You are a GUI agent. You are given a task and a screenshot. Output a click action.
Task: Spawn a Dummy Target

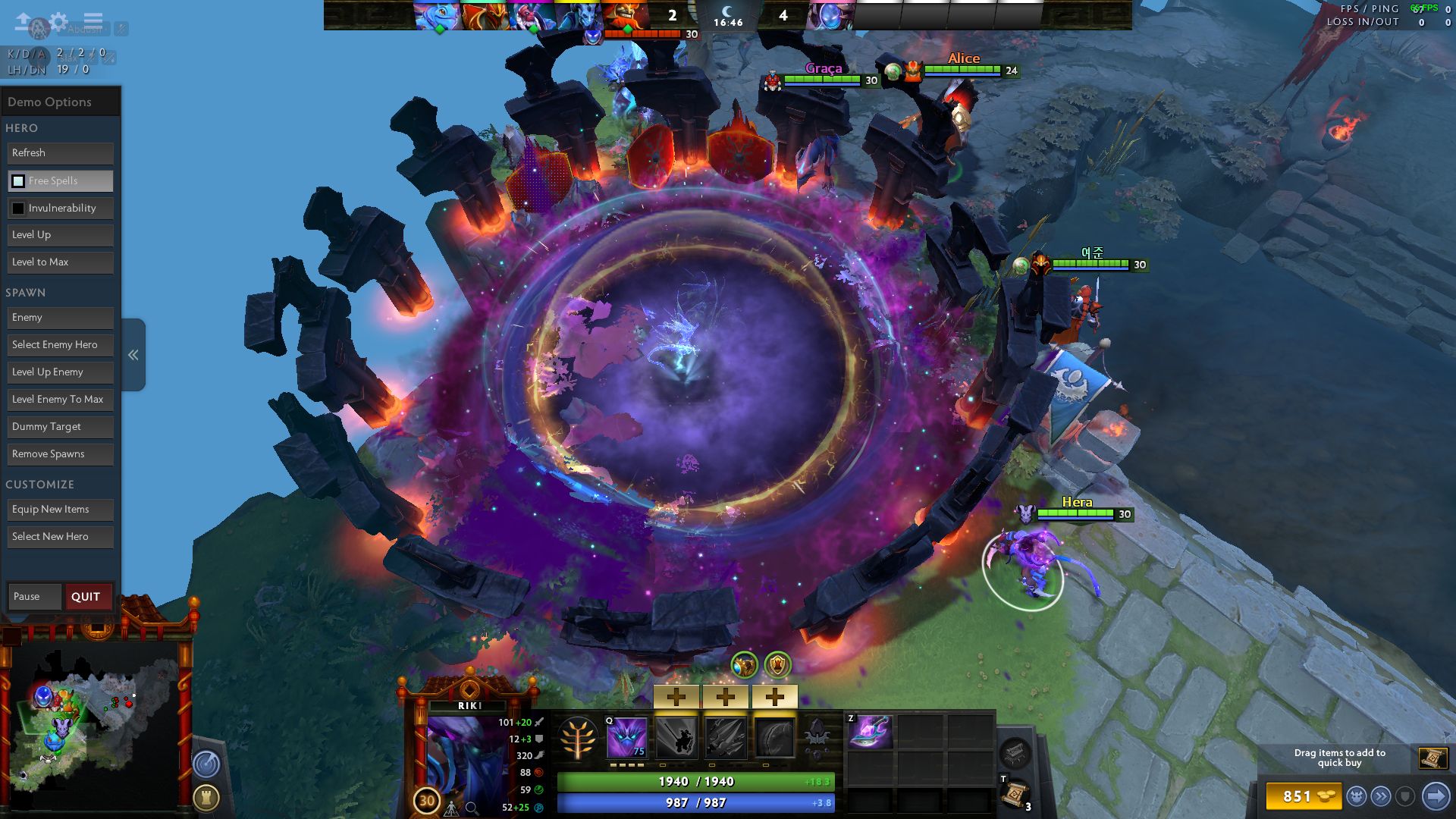61,427
